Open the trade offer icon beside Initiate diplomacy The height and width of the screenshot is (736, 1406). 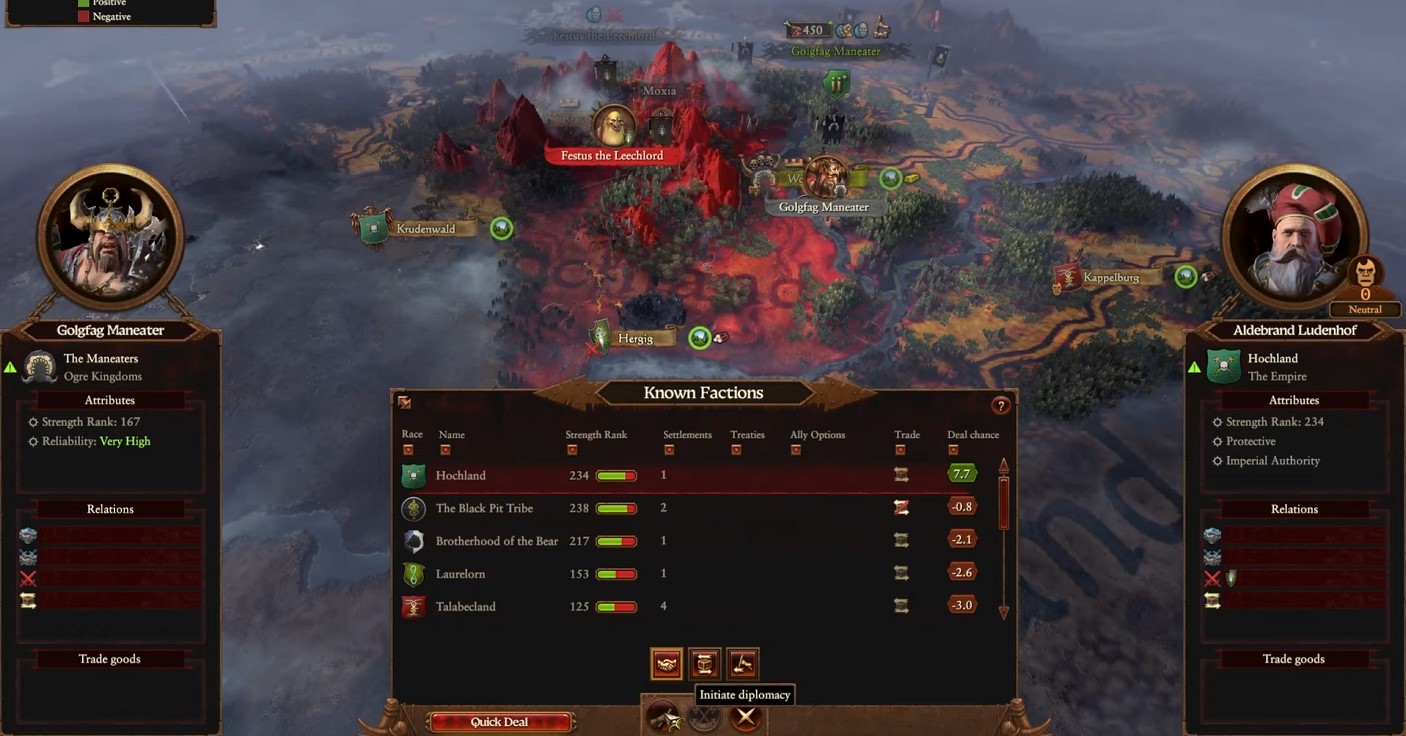704,663
